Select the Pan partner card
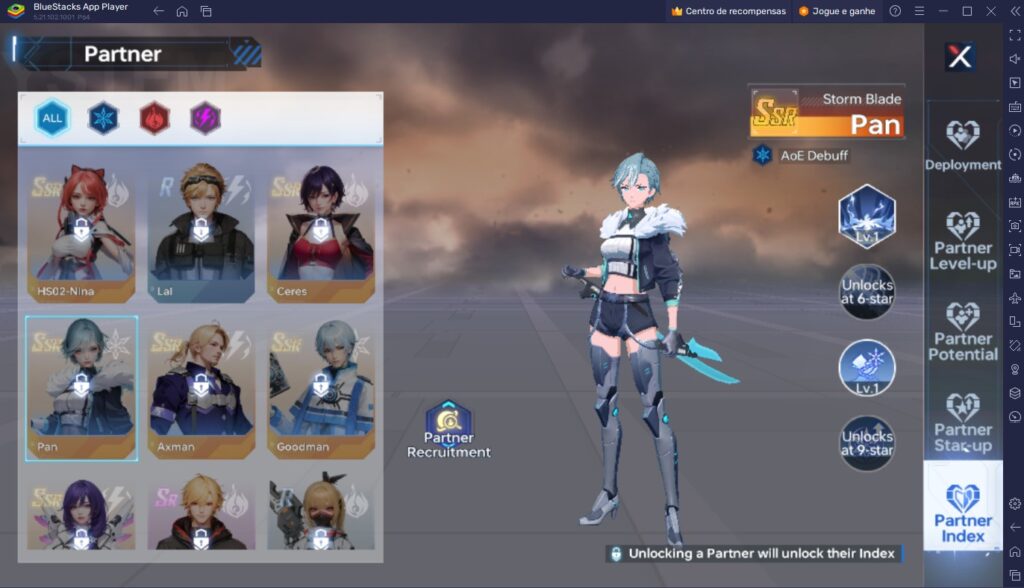This screenshot has width=1024, height=588. point(81,387)
